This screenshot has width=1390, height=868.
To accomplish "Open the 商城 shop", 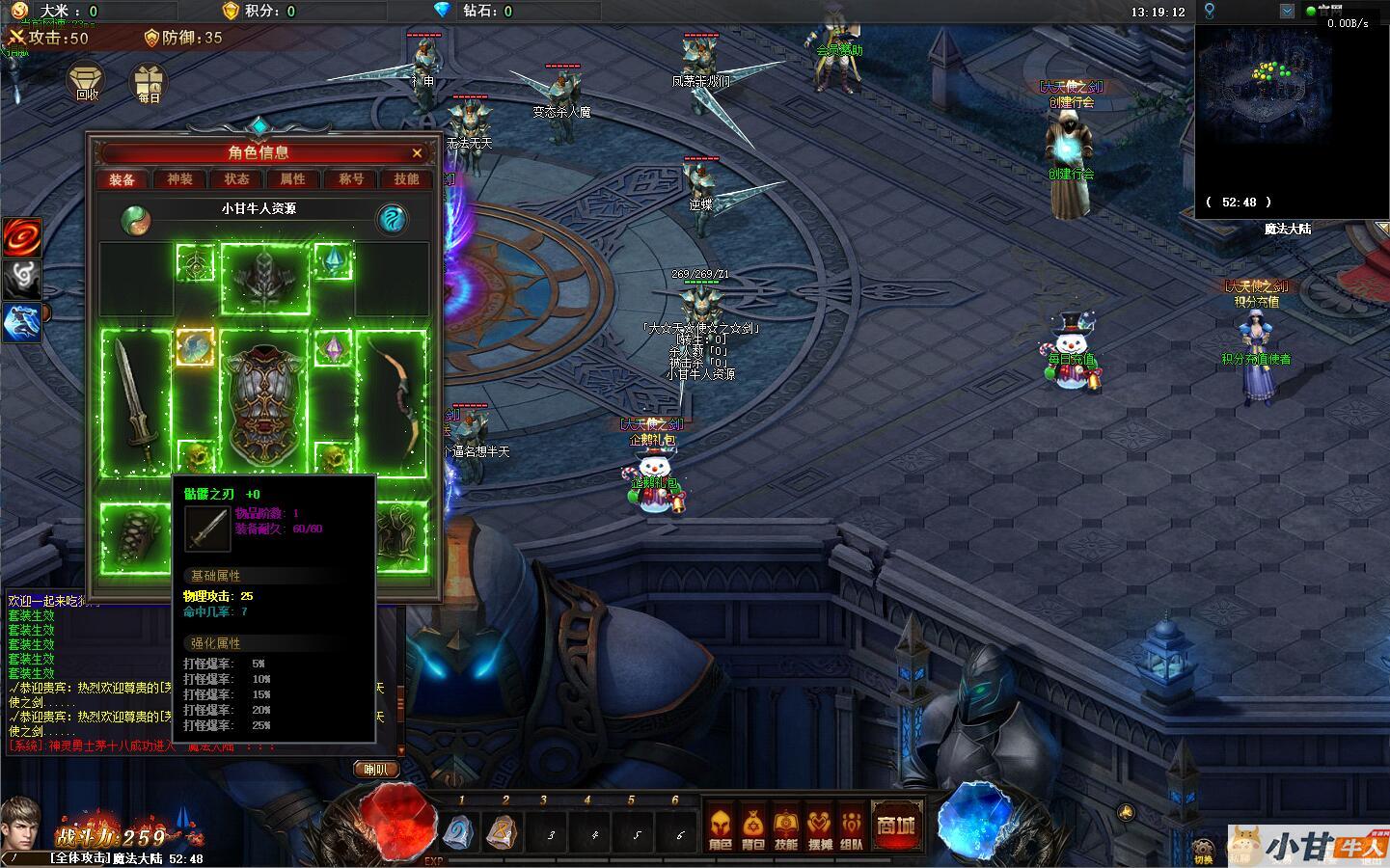I will [x=896, y=825].
